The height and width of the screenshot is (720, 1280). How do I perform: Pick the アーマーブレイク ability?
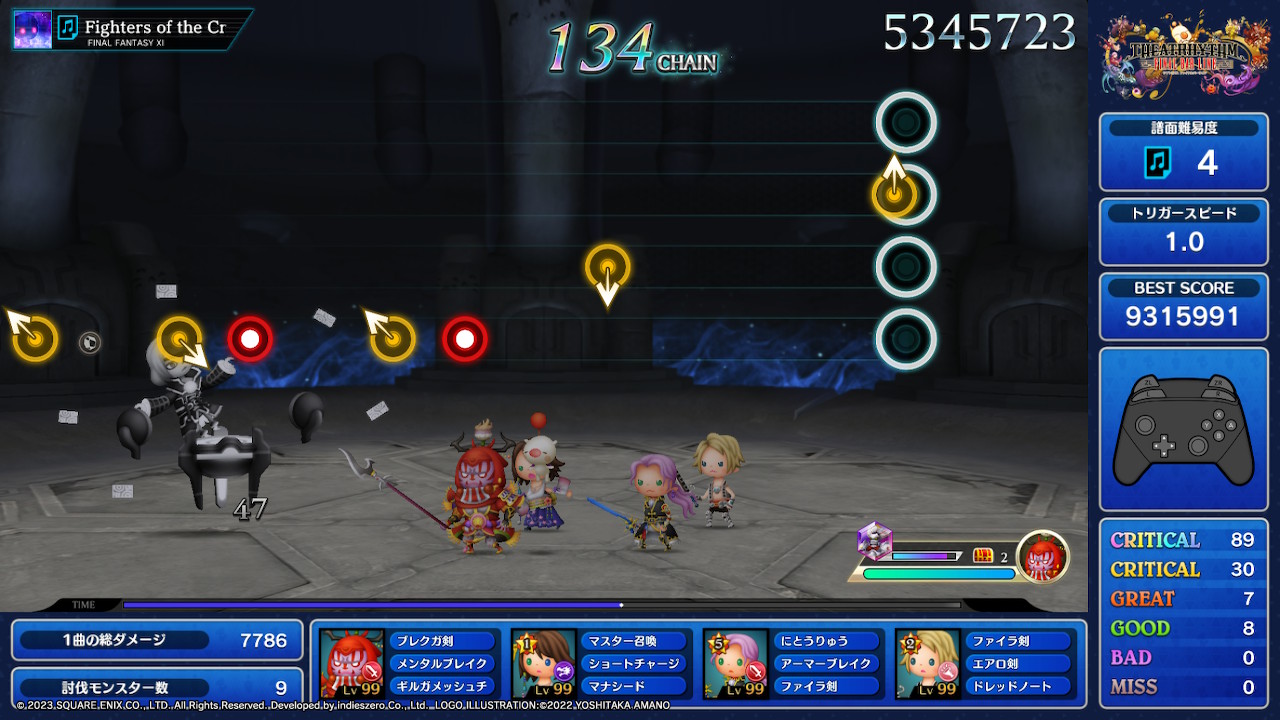coord(825,664)
